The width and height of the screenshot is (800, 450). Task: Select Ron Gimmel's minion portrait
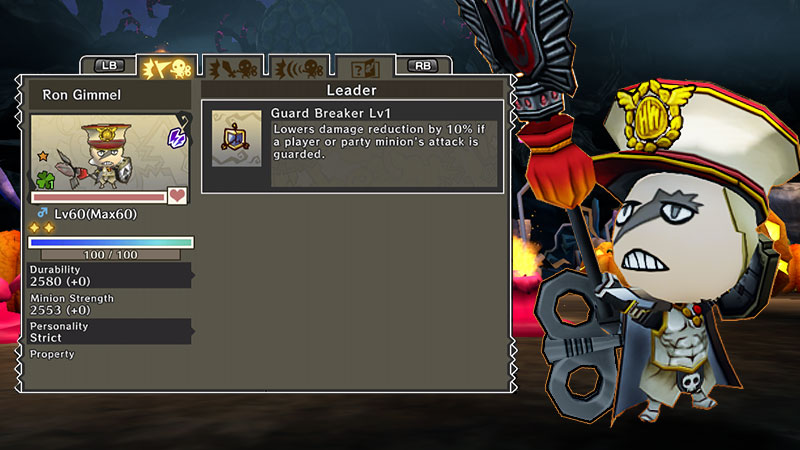pos(109,152)
